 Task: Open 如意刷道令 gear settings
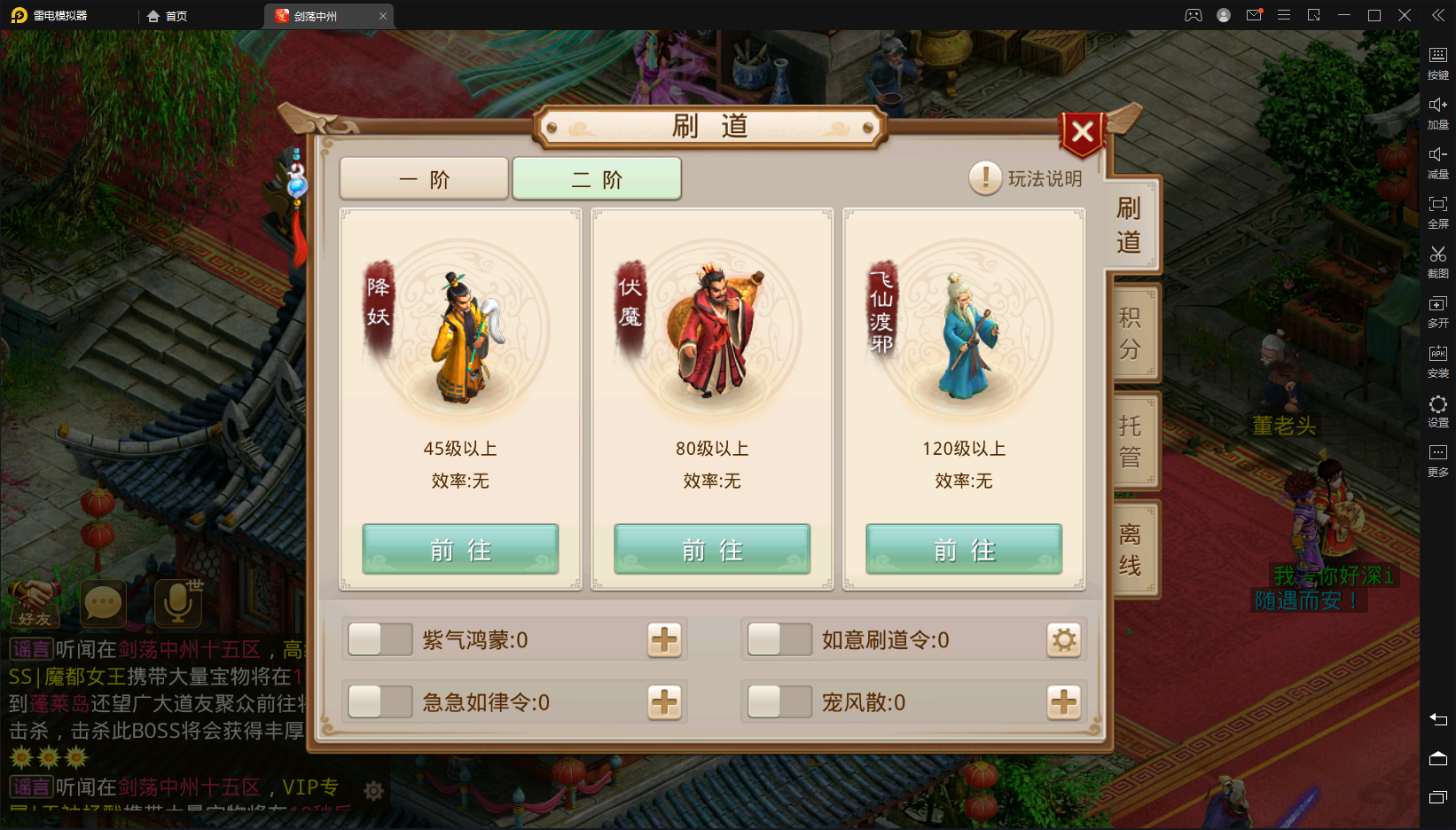pyautogui.click(x=1064, y=639)
